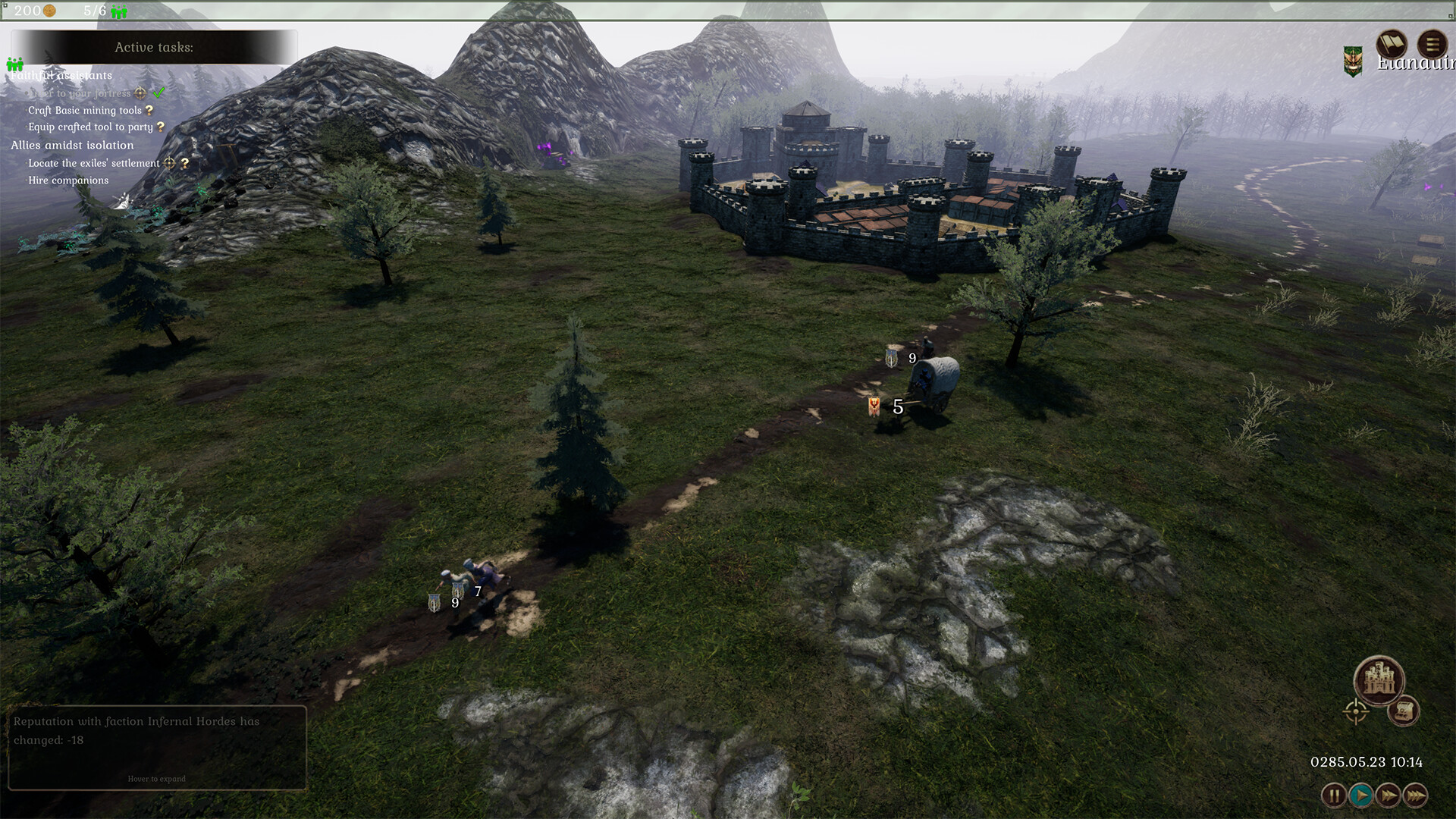
Task: Open the flag icon next to Eianauir
Action: pyautogui.click(x=1391, y=45)
